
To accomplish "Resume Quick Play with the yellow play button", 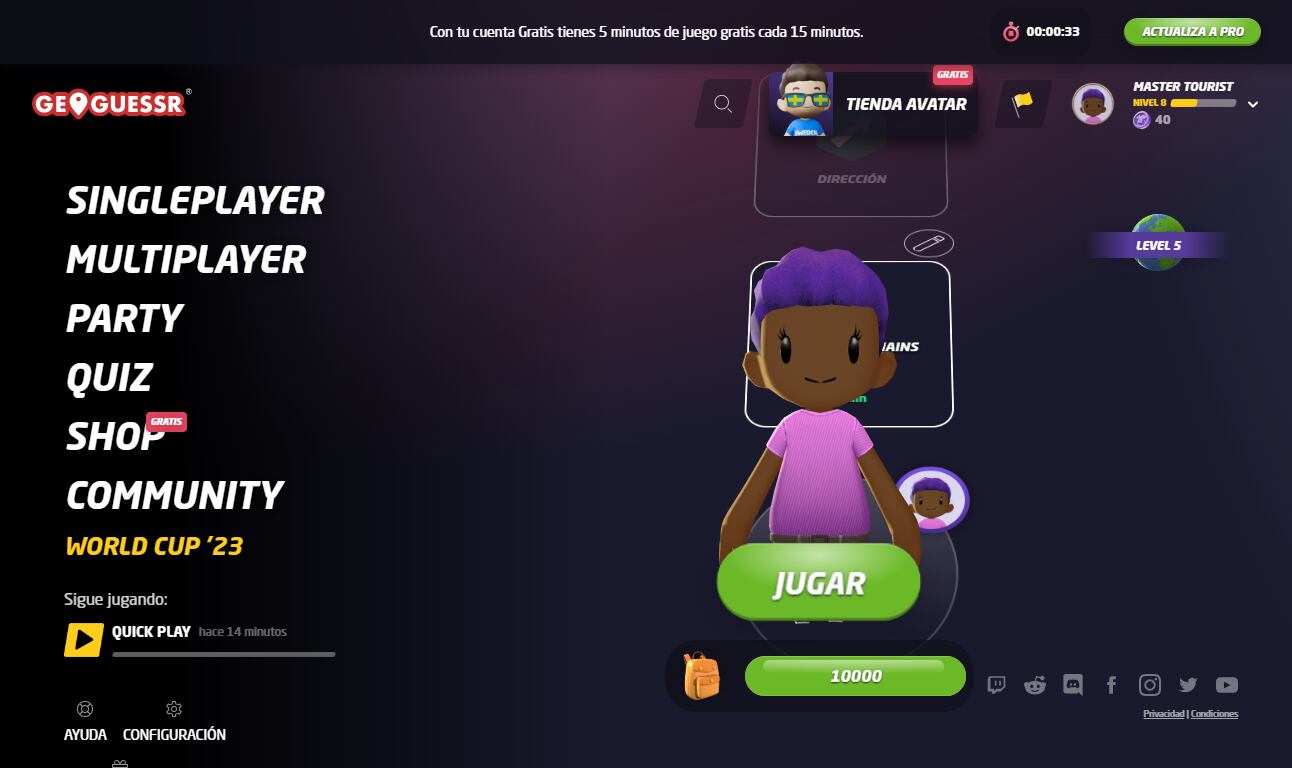I will [x=84, y=640].
